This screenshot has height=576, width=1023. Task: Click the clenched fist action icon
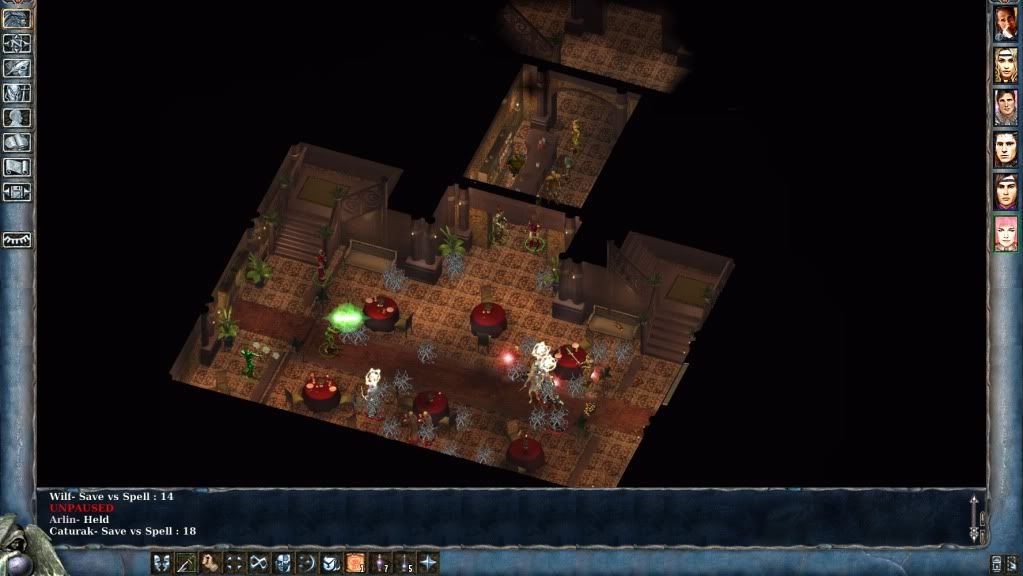(x=210, y=563)
